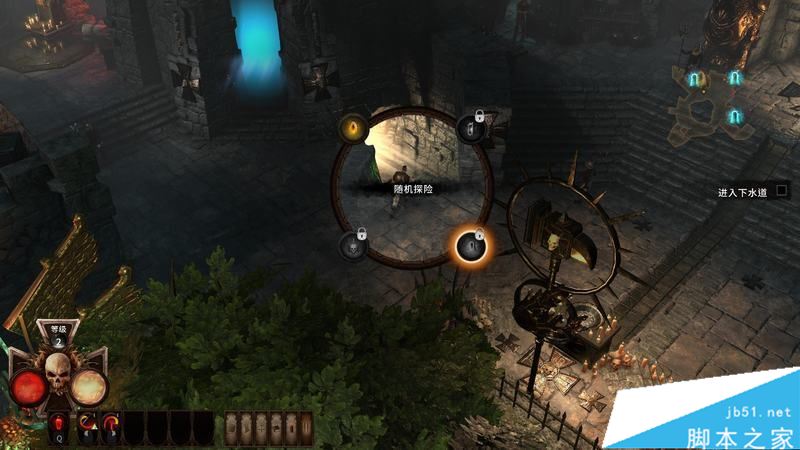Viewport: 800px width, 450px height.
Task: Click the locked skull icon on the wheel
Action: point(353,243)
